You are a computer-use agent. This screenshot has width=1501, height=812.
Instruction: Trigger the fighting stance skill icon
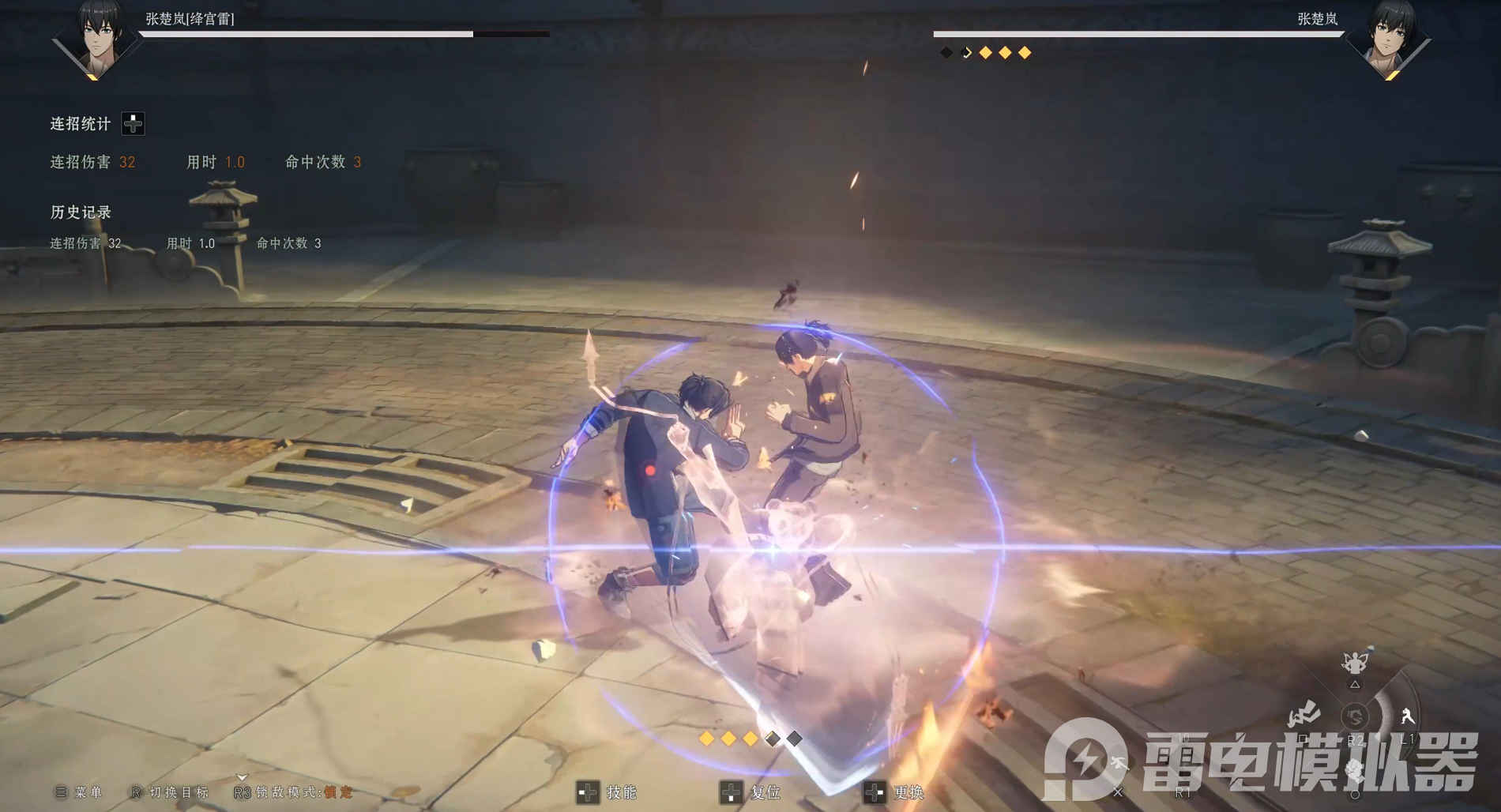1407,716
